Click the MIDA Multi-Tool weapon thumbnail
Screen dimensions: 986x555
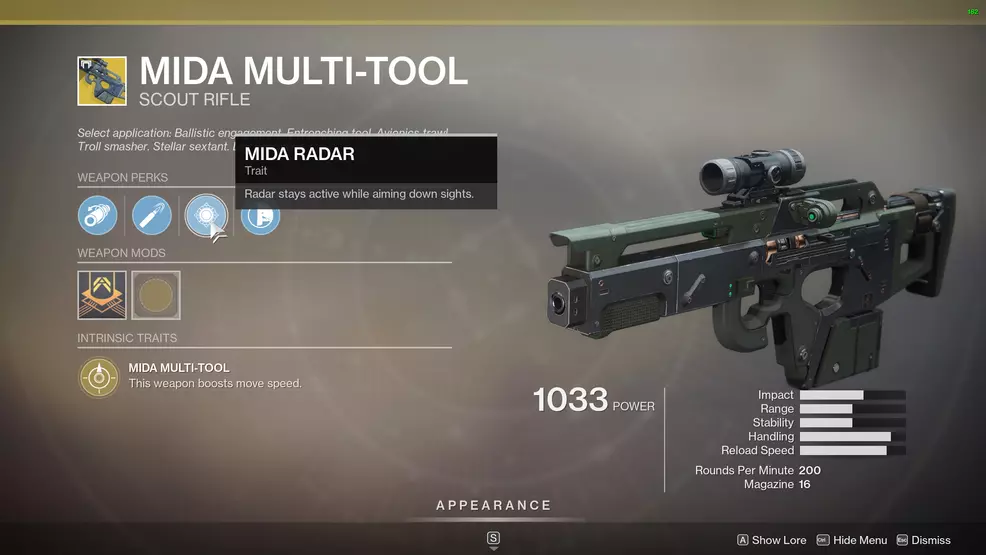(x=102, y=81)
